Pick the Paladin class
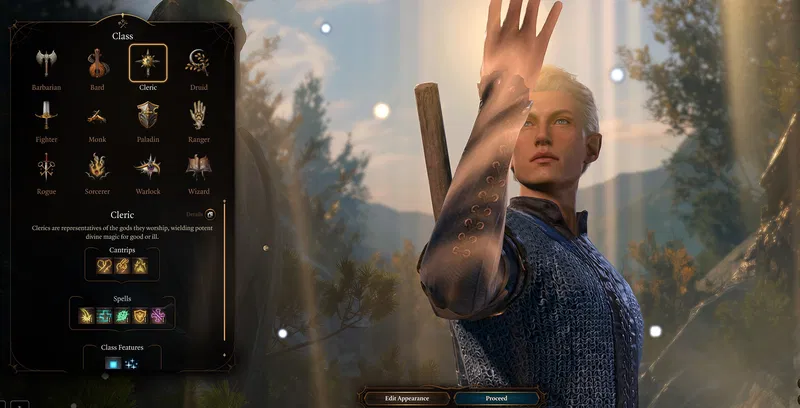This screenshot has height=408, width=800. 148,116
